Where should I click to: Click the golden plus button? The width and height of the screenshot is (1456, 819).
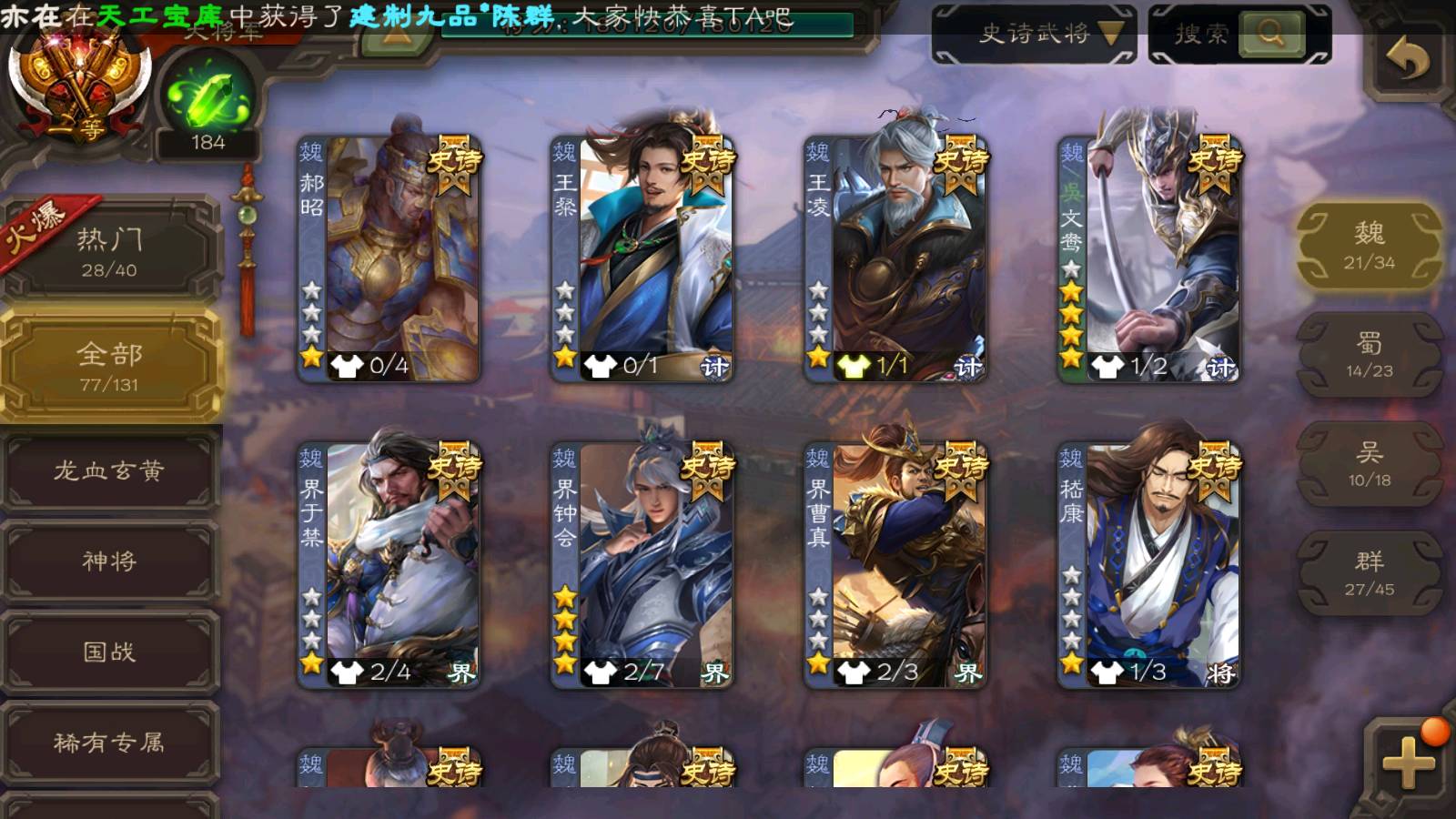click(1407, 761)
